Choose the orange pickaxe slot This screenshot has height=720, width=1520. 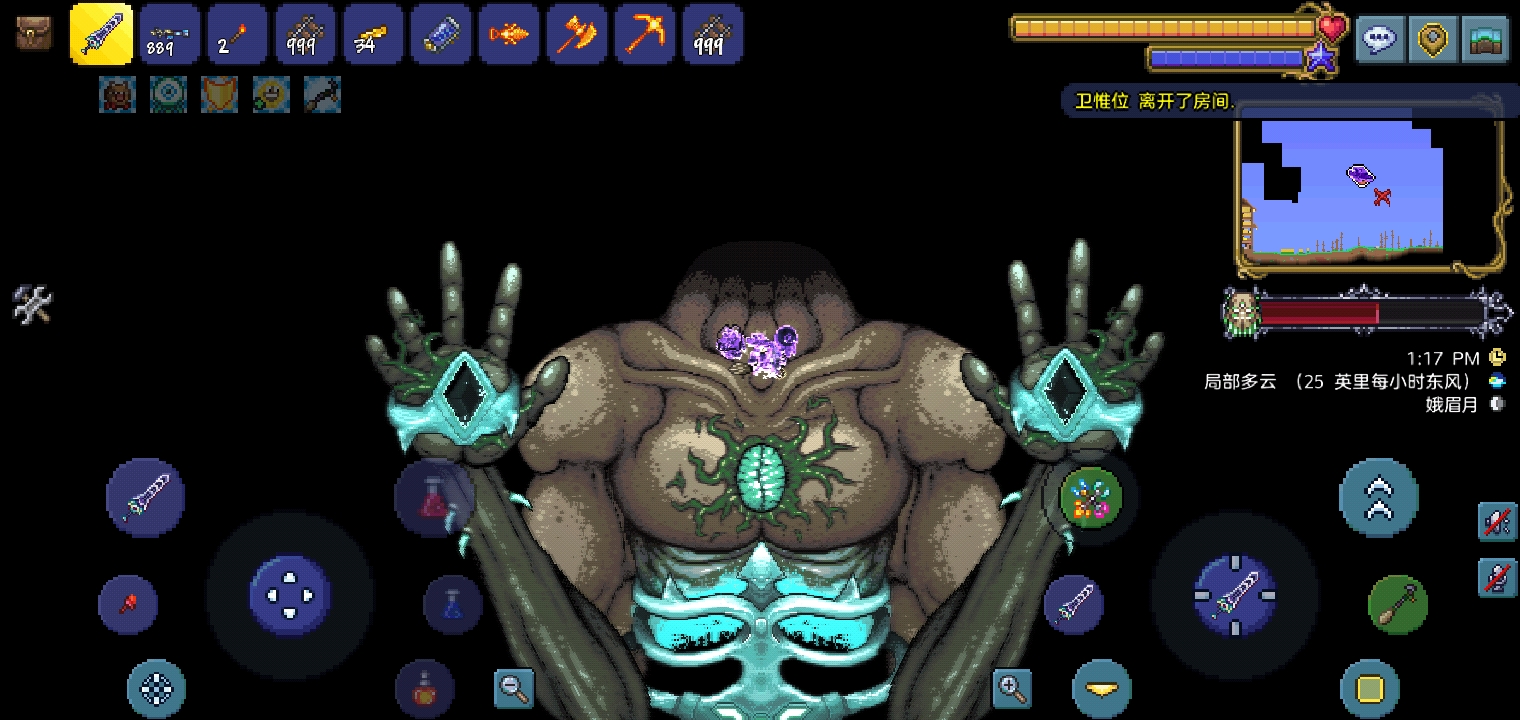coord(644,34)
